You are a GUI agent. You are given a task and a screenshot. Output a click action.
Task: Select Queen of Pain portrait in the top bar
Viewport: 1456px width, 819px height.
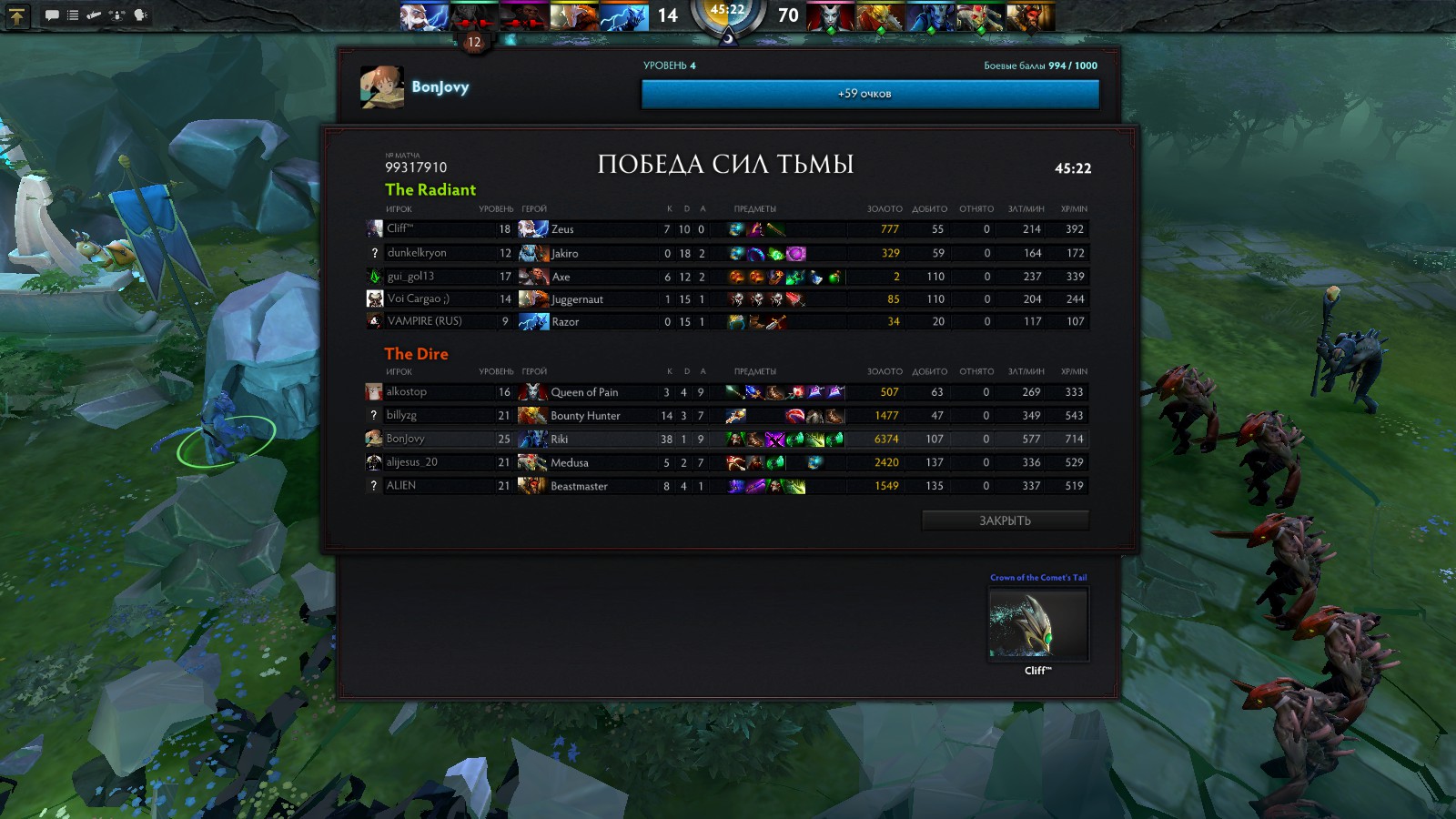pyautogui.click(x=830, y=16)
